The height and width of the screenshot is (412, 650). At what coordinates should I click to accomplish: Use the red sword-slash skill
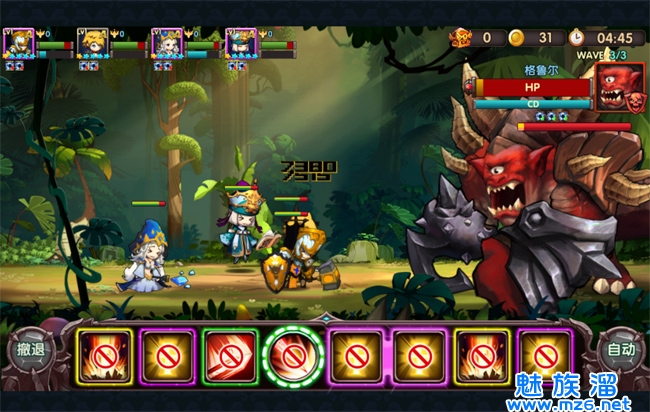click(230, 352)
